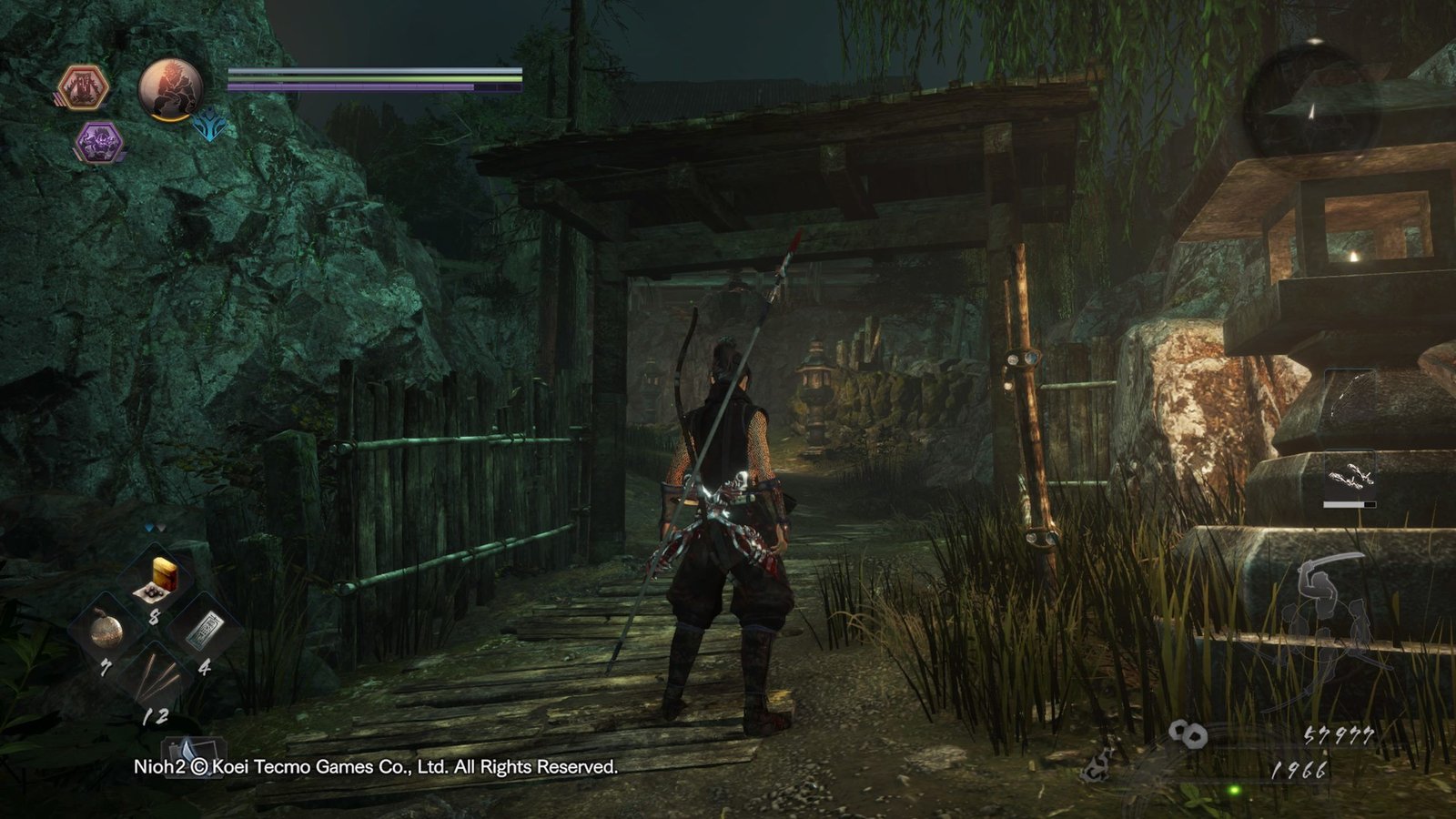Choose the throwing needles item slot
Image resolution: width=1456 pixels, height=819 pixels.
[x=155, y=679]
